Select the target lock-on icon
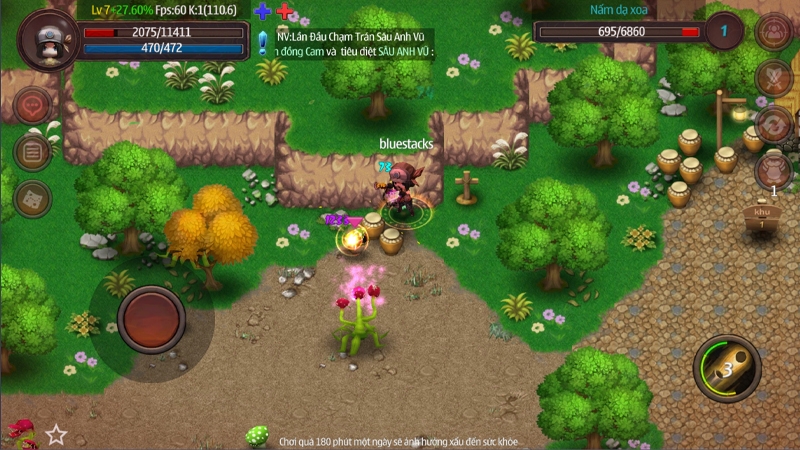 [773, 31]
